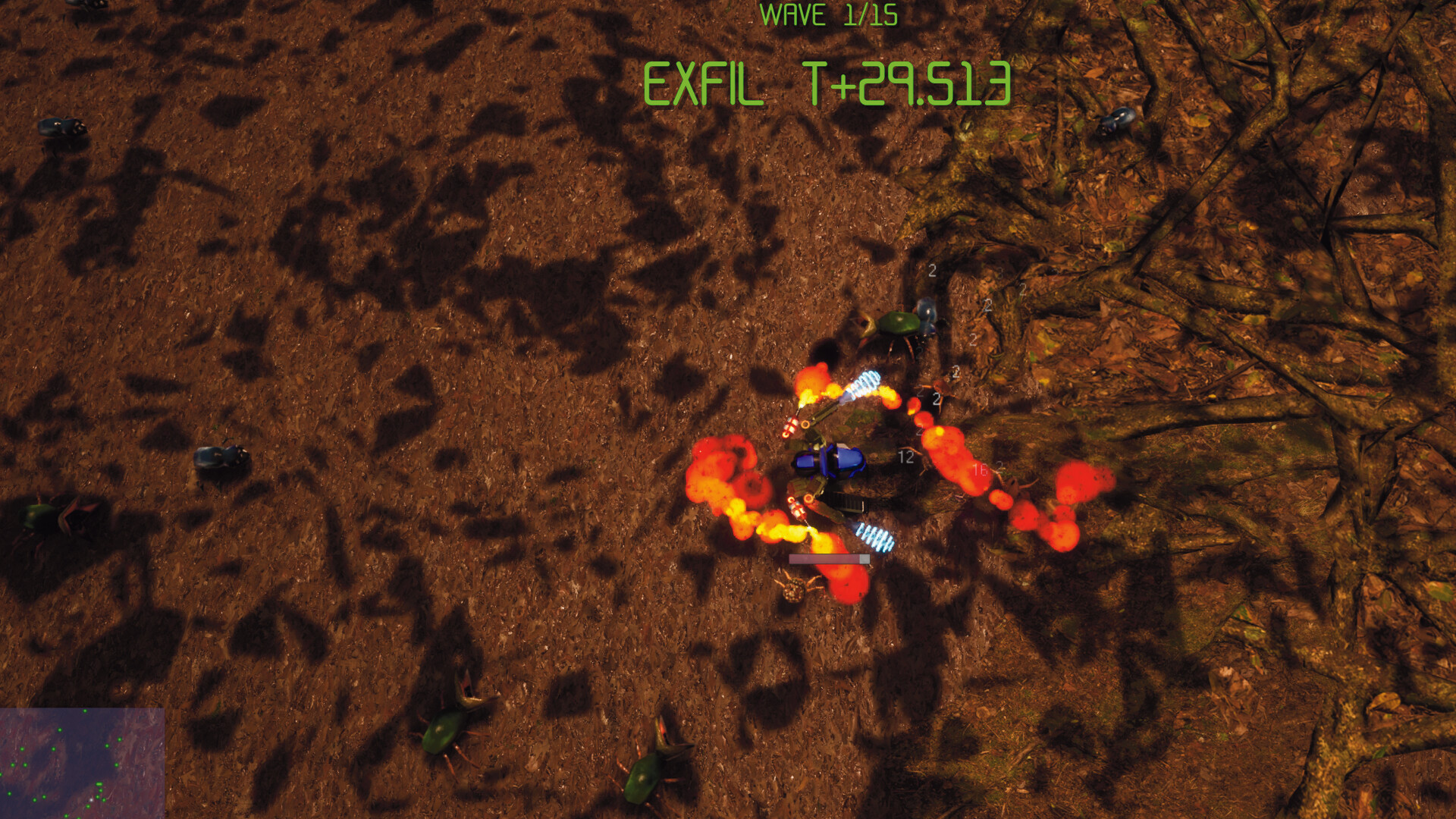Click the enemy health bar below the mech

829,559
